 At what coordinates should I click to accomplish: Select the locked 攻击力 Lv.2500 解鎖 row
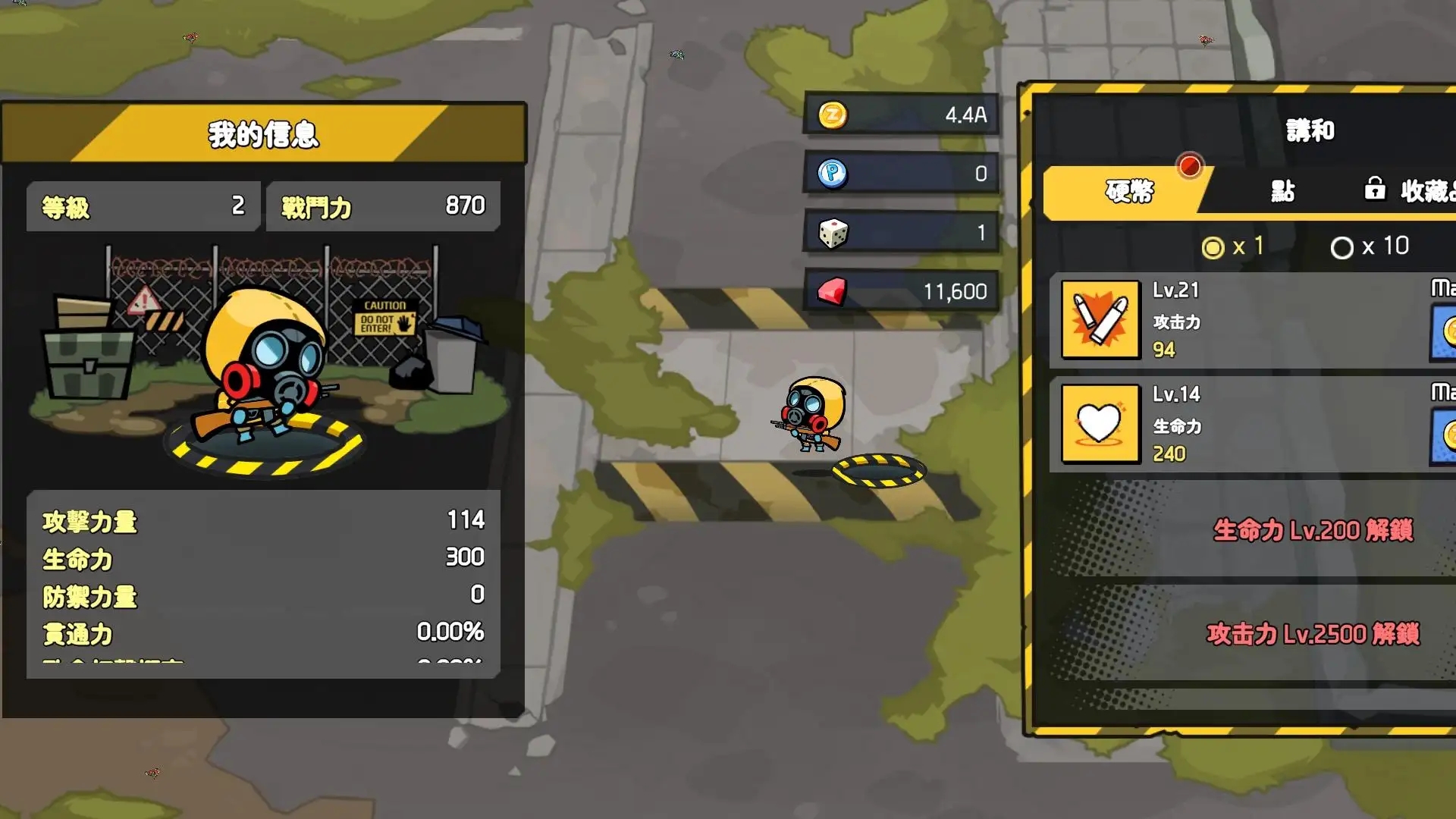[1312, 634]
